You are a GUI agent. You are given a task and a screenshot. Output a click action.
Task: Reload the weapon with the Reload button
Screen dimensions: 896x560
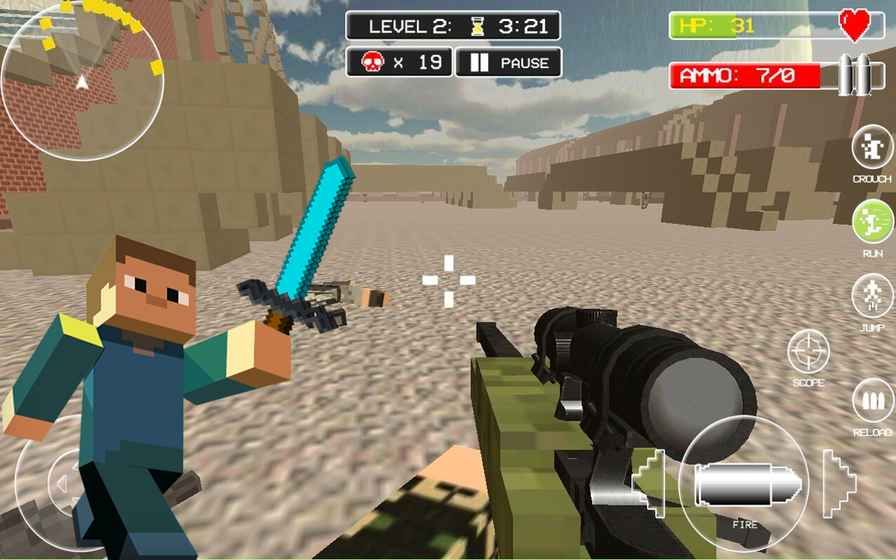(872, 402)
